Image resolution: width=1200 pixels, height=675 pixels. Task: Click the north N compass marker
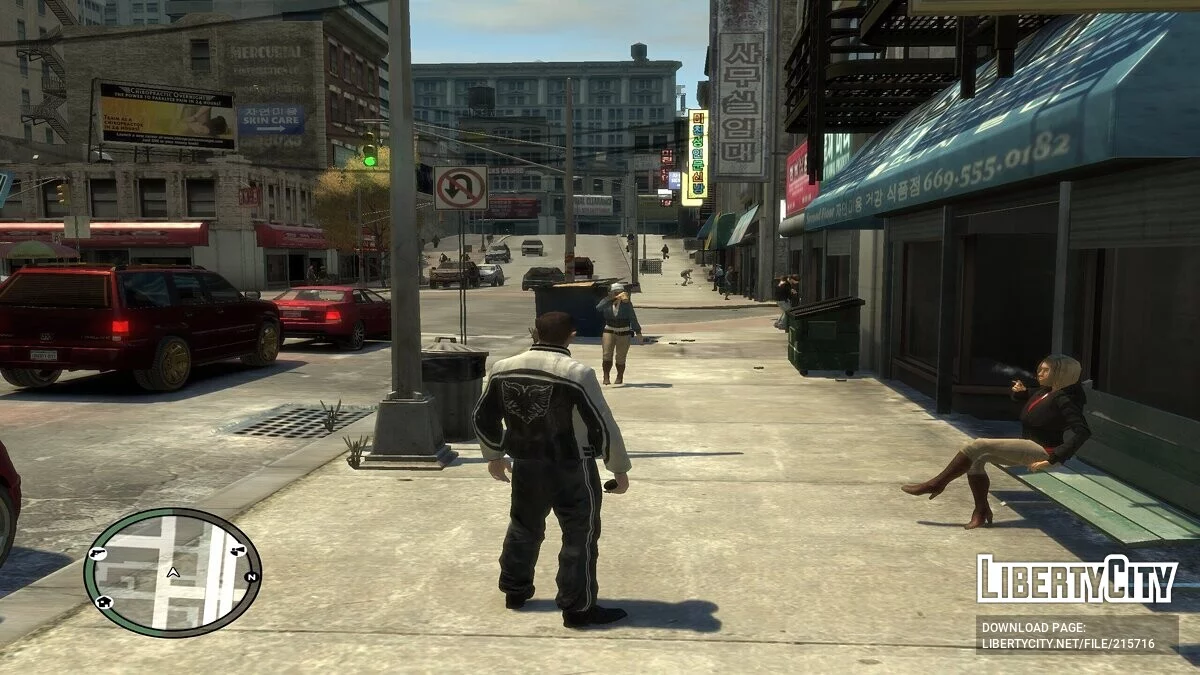pos(251,577)
